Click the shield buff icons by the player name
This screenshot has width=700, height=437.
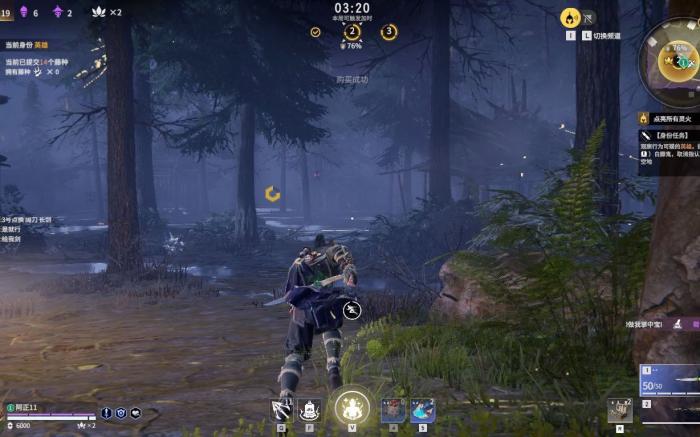tap(121, 413)
